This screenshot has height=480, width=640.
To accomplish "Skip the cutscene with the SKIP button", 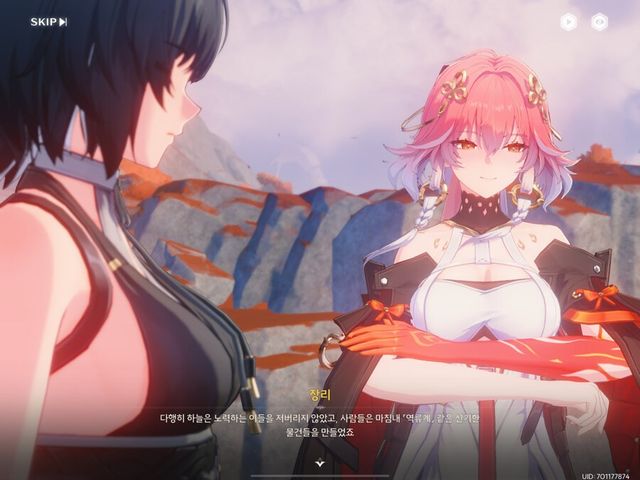I will point(48,22).
